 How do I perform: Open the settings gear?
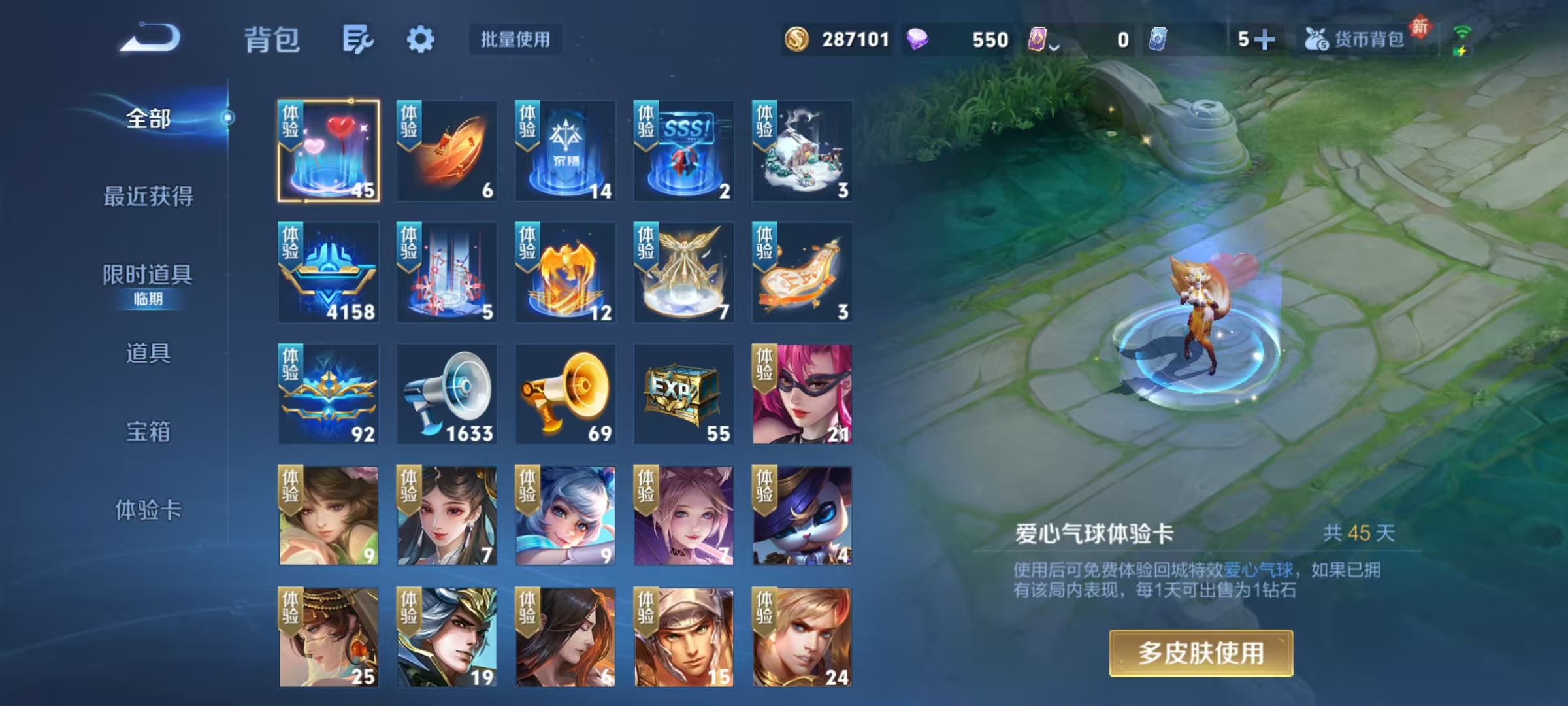point(421,41)
